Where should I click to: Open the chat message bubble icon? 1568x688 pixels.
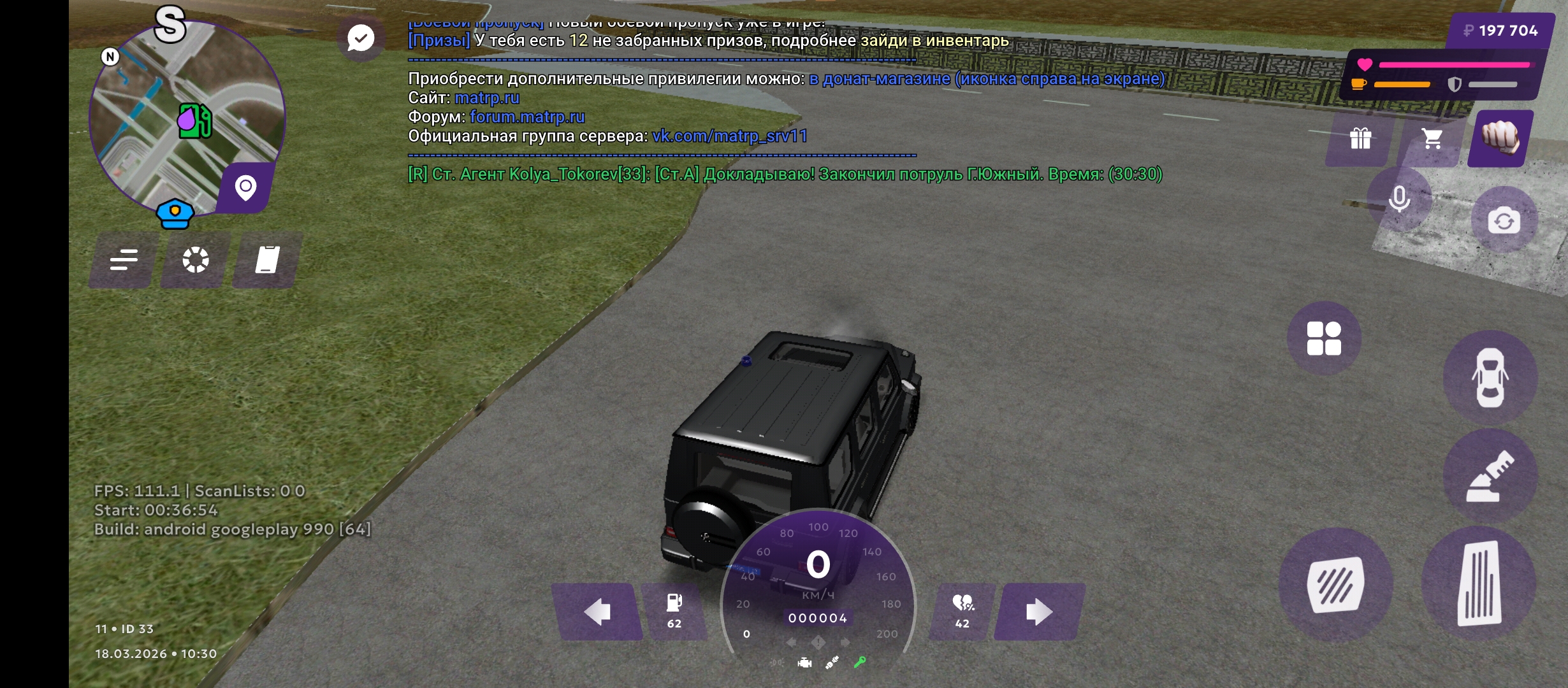point(361,38)
